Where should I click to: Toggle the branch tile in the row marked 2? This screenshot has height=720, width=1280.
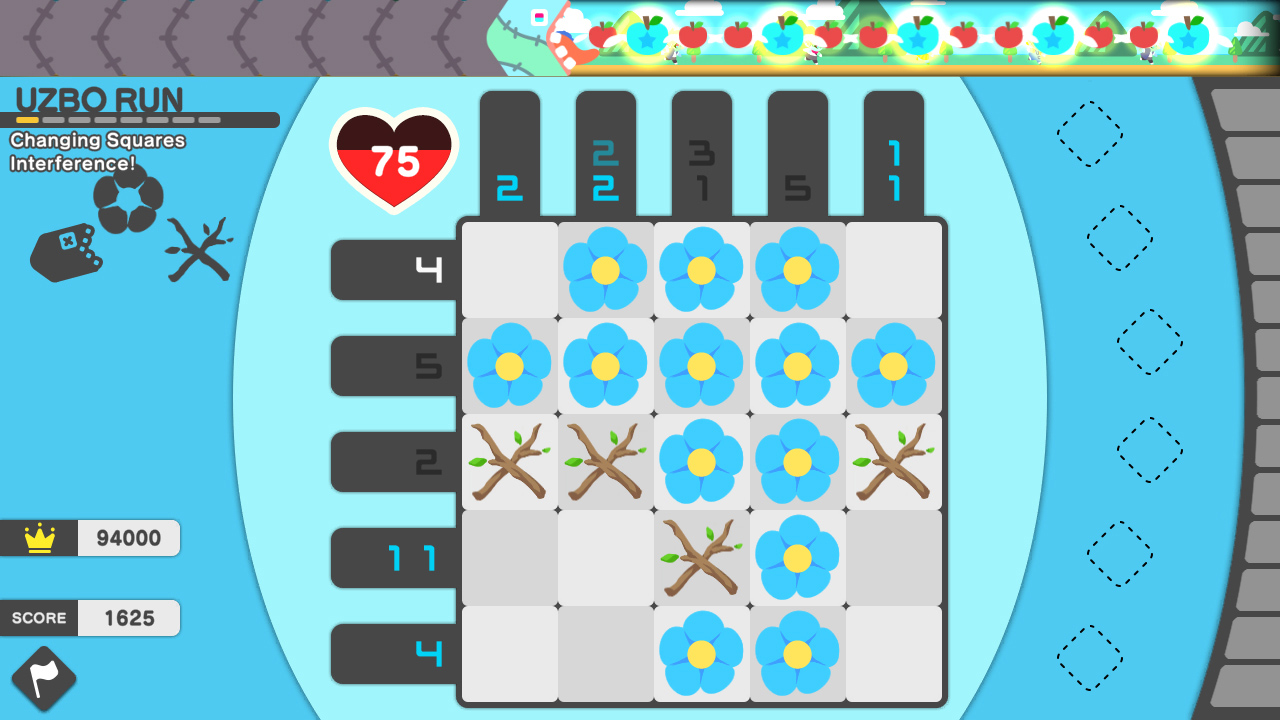pyautogui.click(x=508, y=462)
